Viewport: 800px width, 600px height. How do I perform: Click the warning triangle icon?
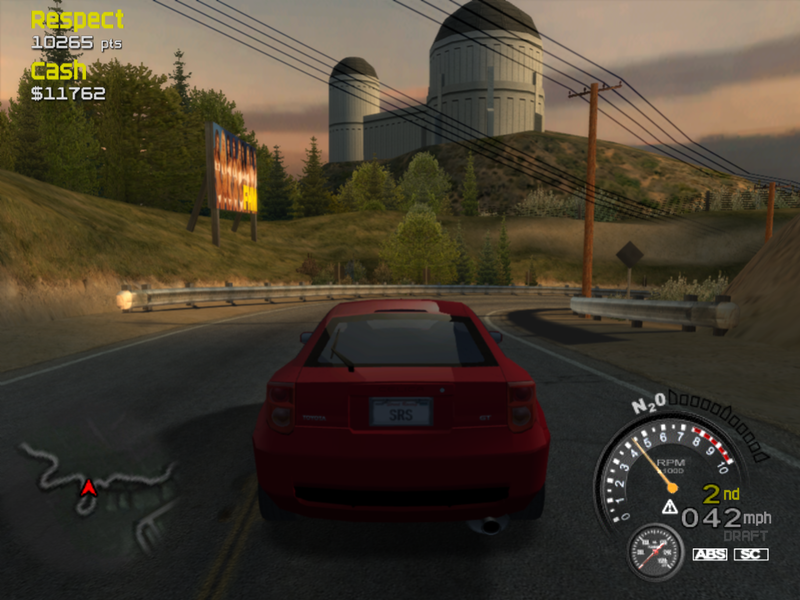(669, 507)
